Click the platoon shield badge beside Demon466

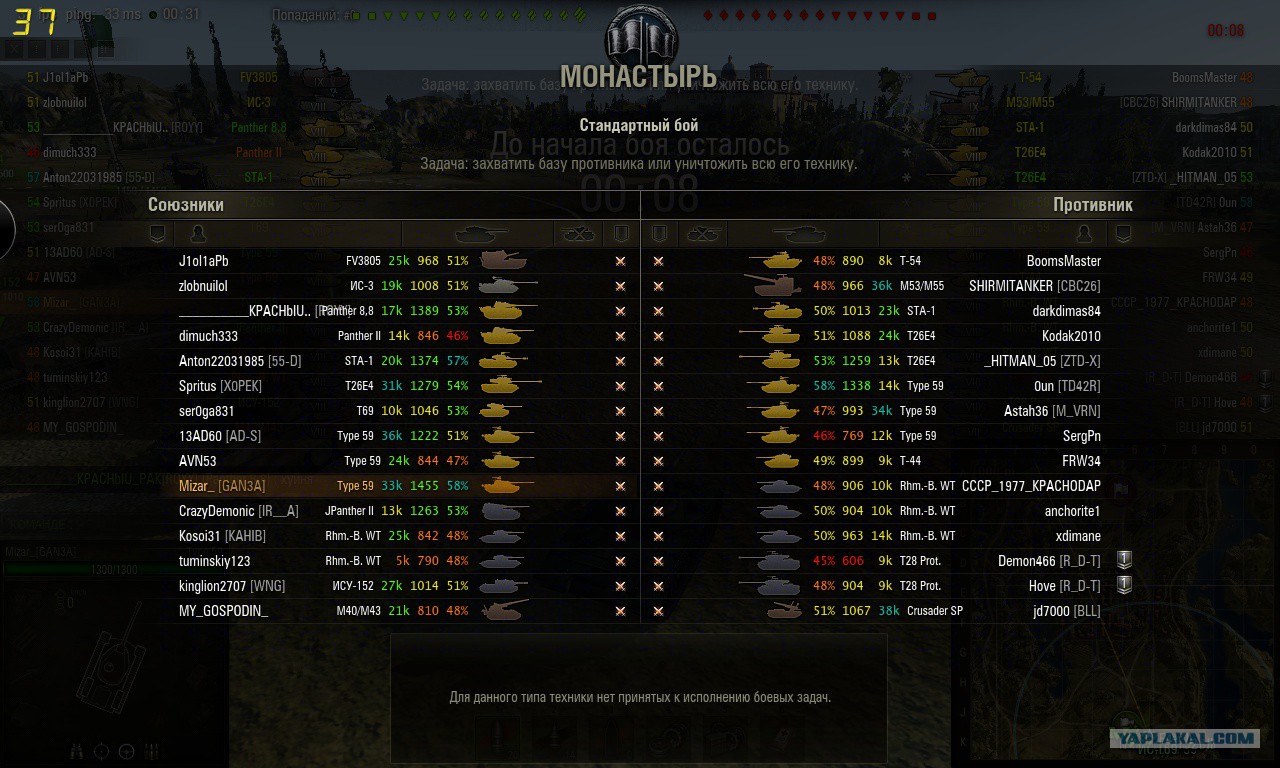tap(1123, 560)
